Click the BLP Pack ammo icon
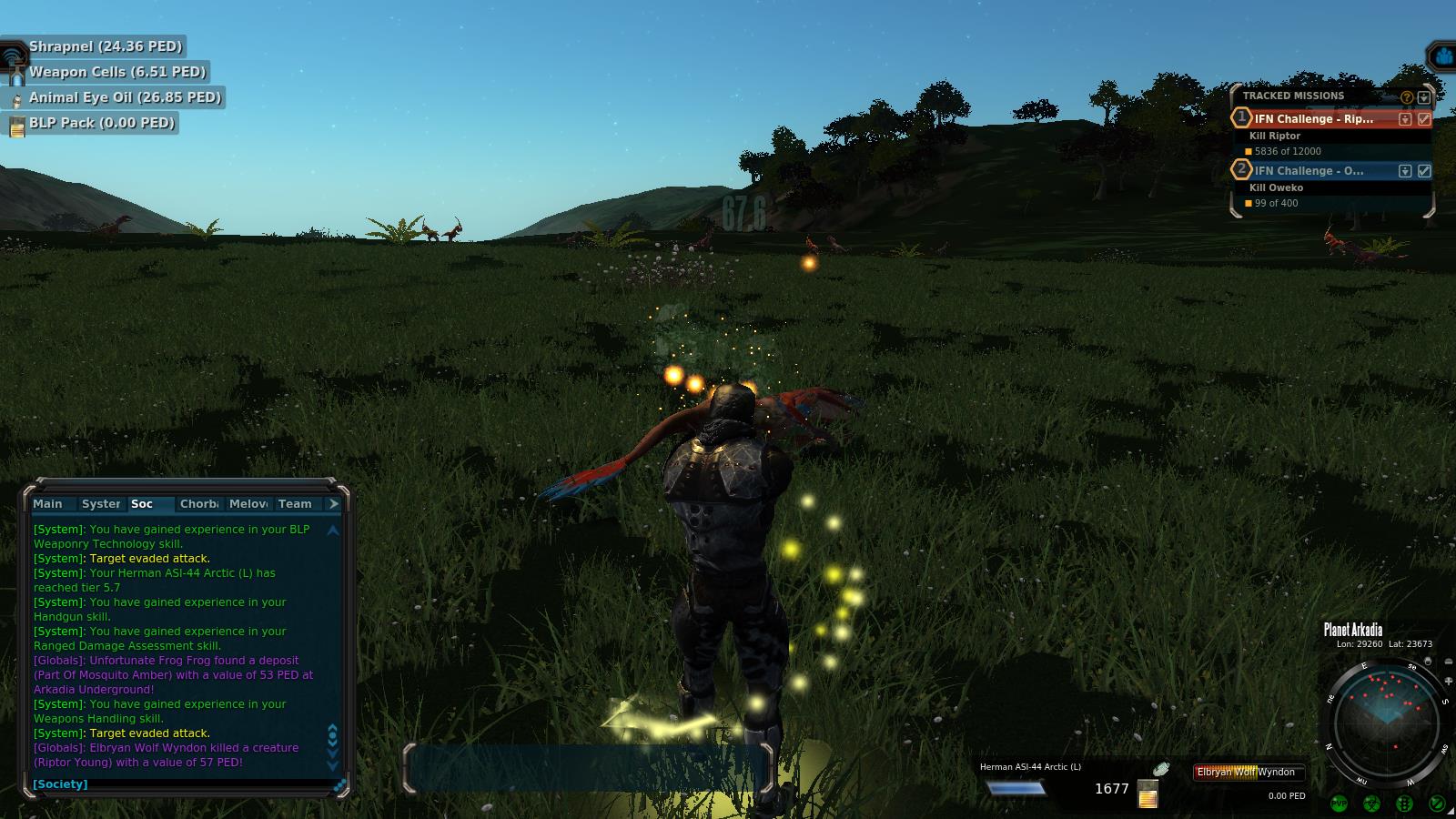 [17, 127]
